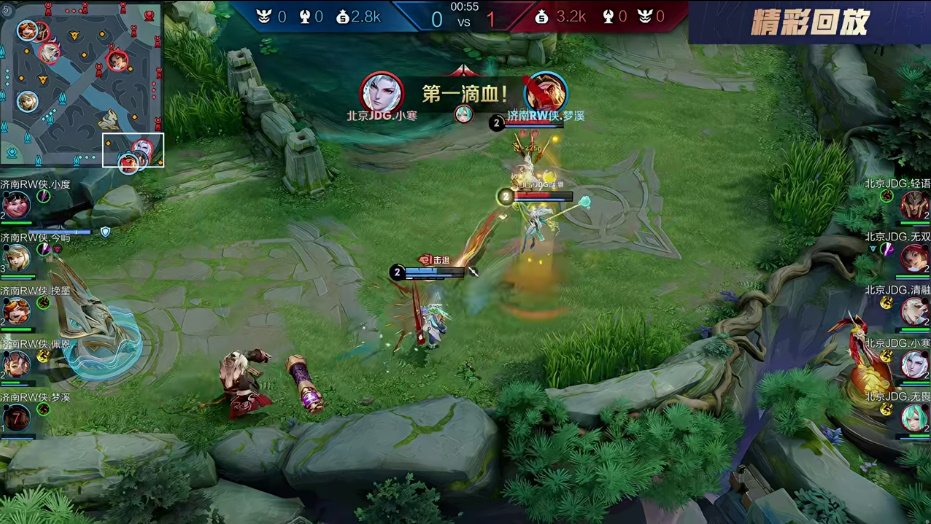Viewport: 931px width, 524px height.
Task: Select player 济南RW侠.小度 portrait
Action: coord(16,204)
